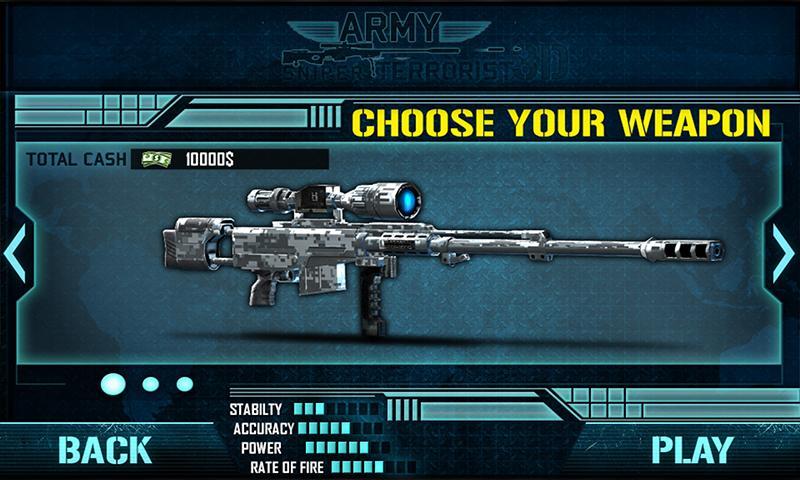
Task: Go BACK to the previous menu
Action: (104, 450)
